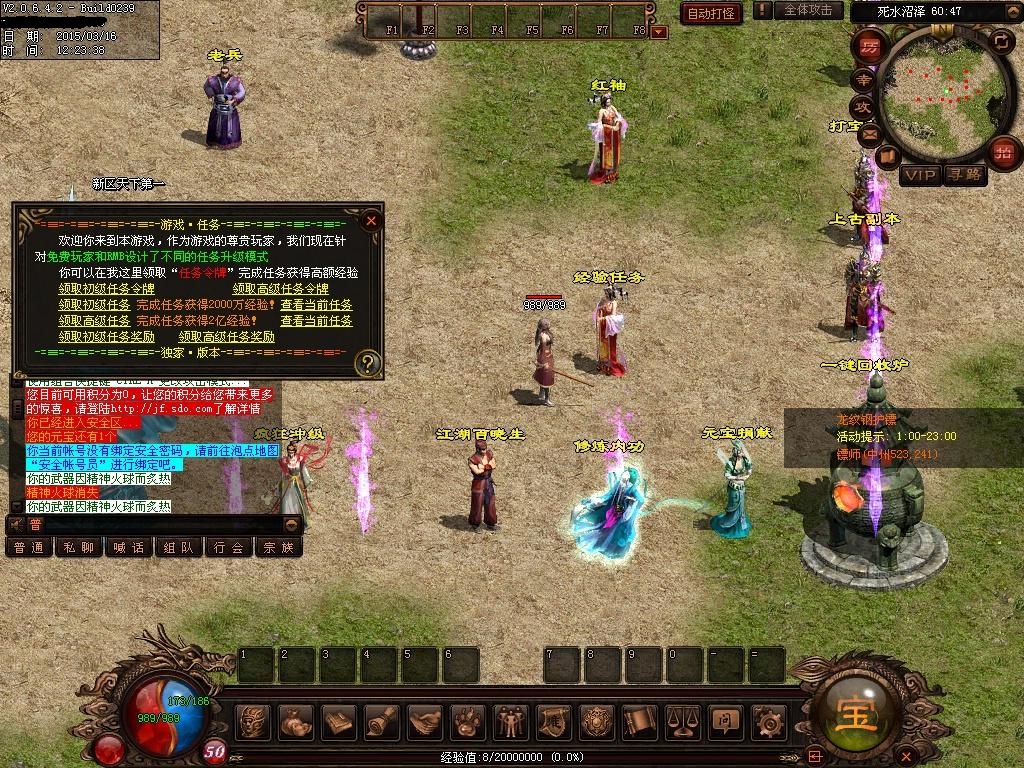Select the 领取高级任务令牌 option
This screenshot has height=768, width=1024.
pyautogui.click(x=281, y=288)
